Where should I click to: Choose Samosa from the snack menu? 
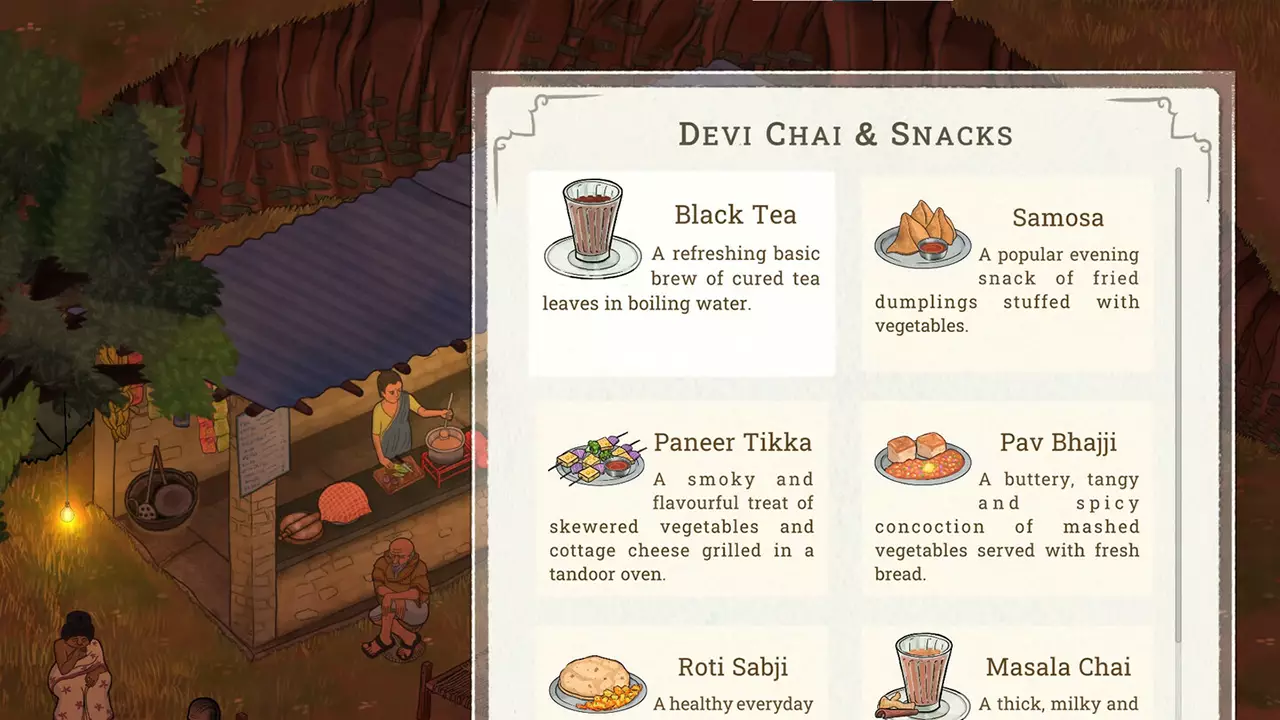pos(1006,273)
